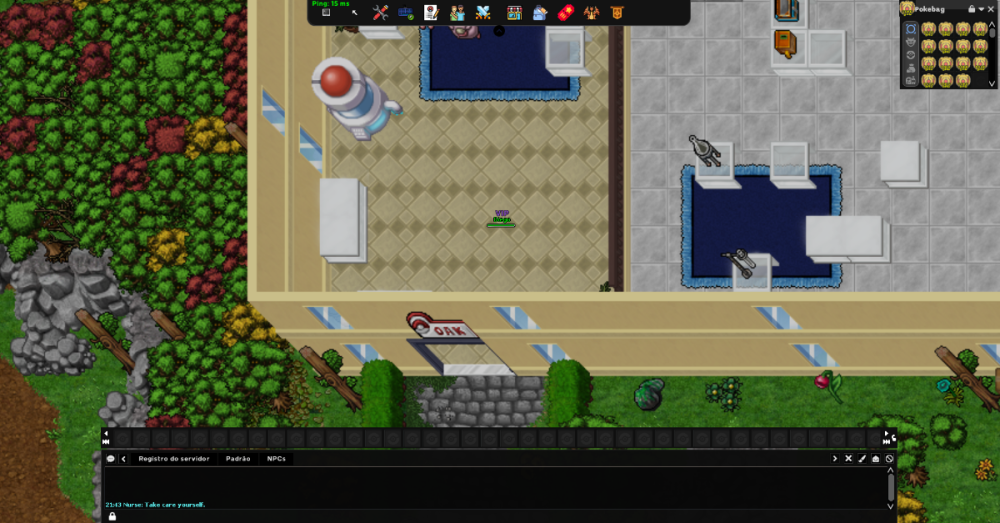Open the blue backpack icon

tap(540, 13)
